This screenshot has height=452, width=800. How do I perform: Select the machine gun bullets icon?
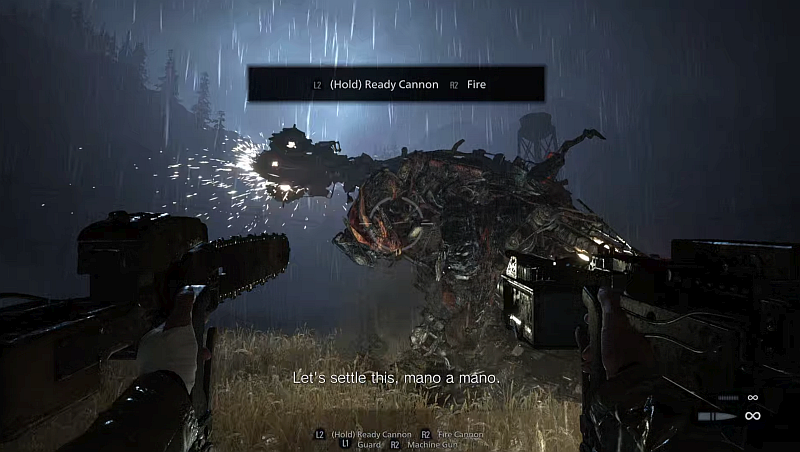coord(727,397)
